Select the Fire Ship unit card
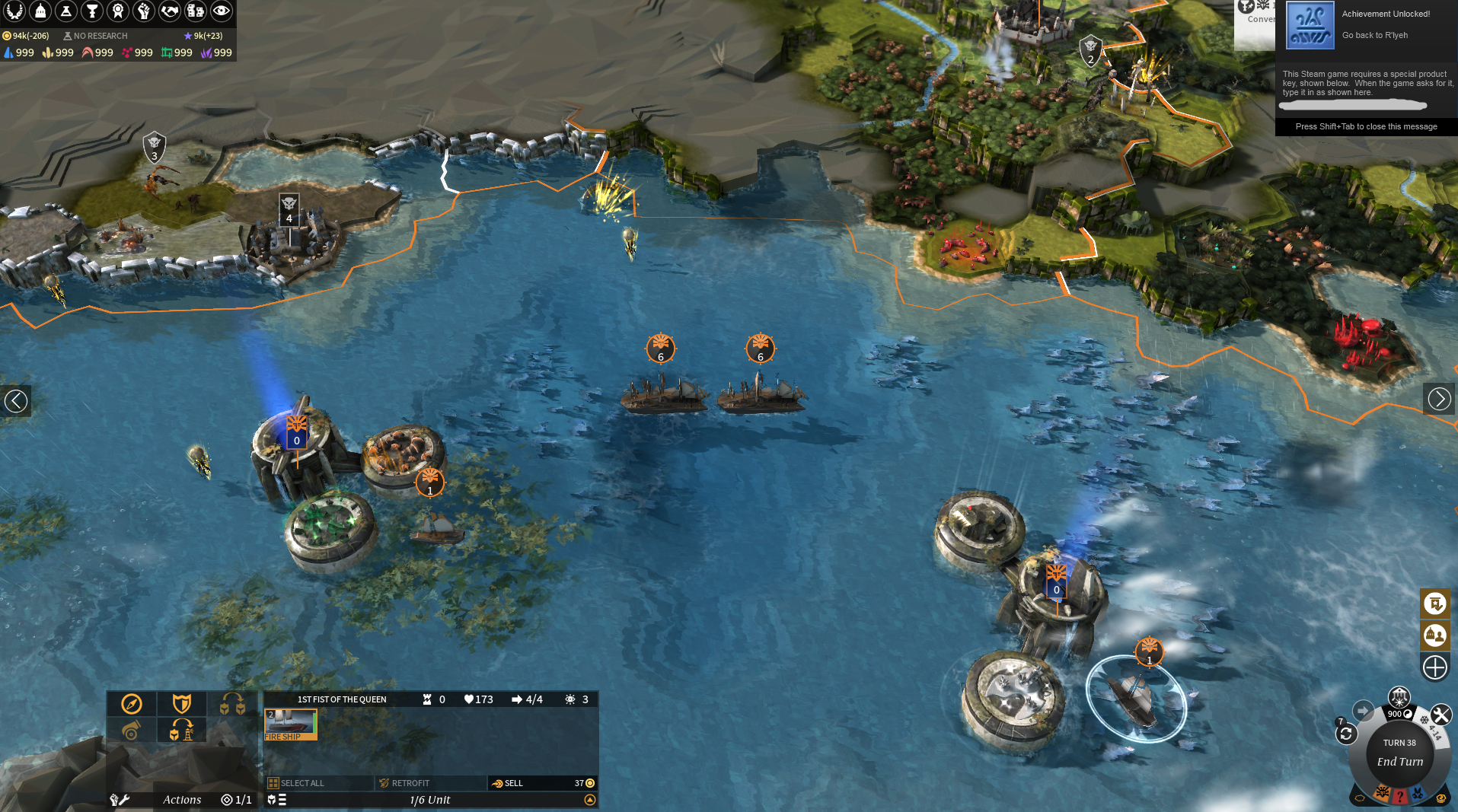1458x812 pixels. [x=290, y=724]
